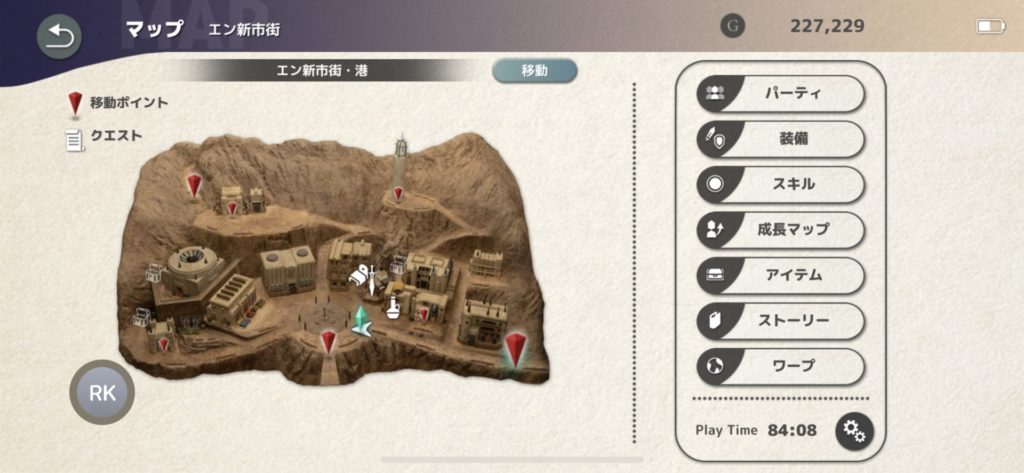Open the 装備 equipment menu
The height and width of the screenshot is (473, 1024).
pyautogui.click(x=780, y=139)
